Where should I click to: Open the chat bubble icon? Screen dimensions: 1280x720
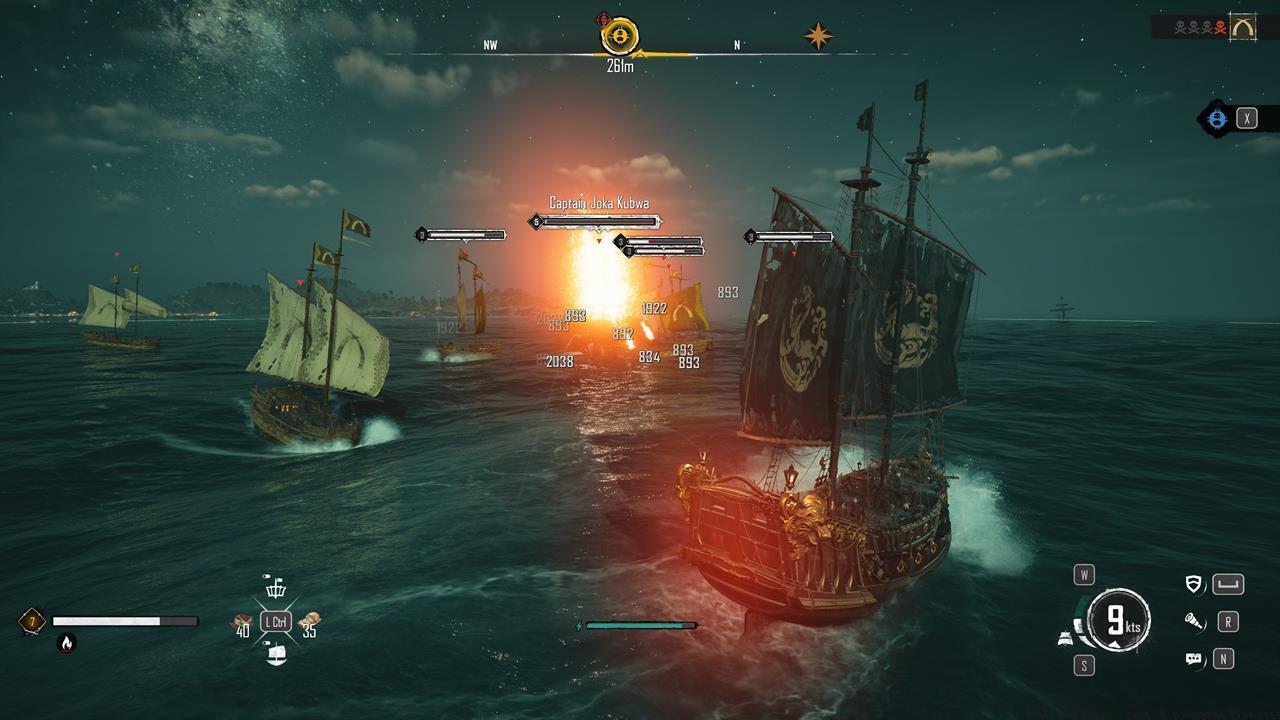click(x=1193, y=659)
